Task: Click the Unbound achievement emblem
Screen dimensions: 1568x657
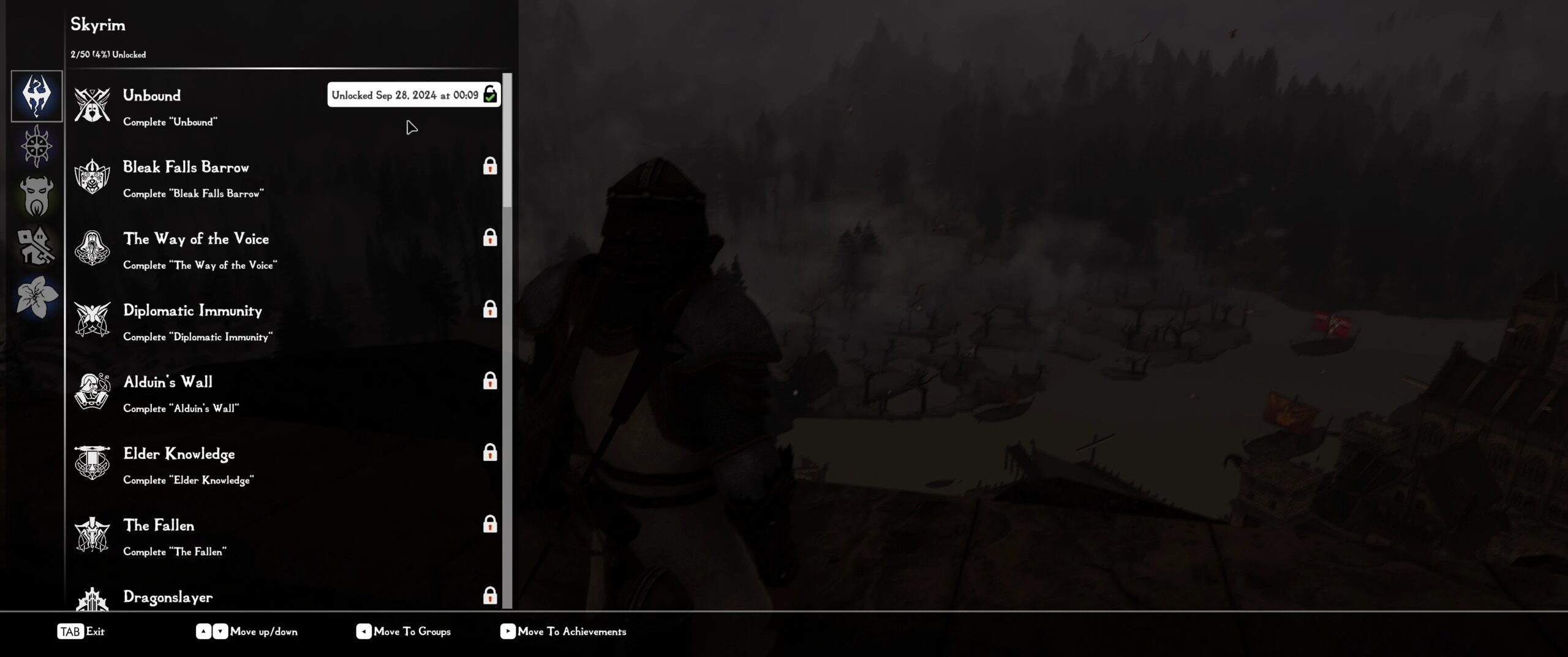Action: click(x=92, y=104)
